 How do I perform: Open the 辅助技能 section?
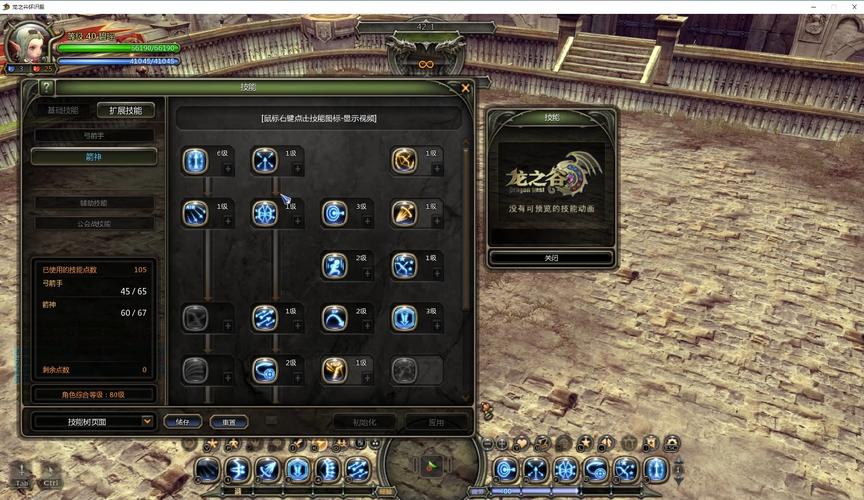click(94, 203)
